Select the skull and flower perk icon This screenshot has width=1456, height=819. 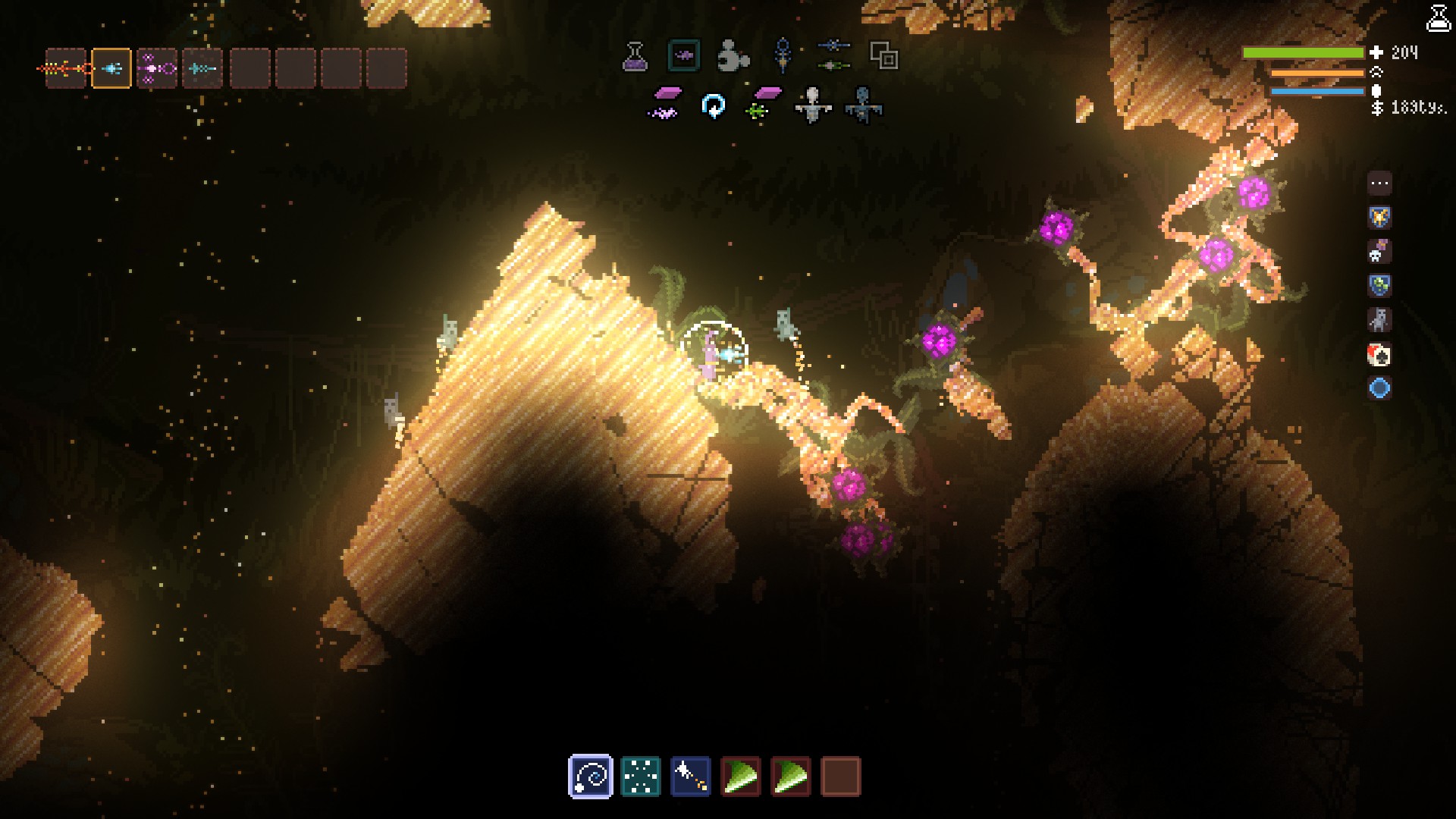click(x=1379, y=252)
